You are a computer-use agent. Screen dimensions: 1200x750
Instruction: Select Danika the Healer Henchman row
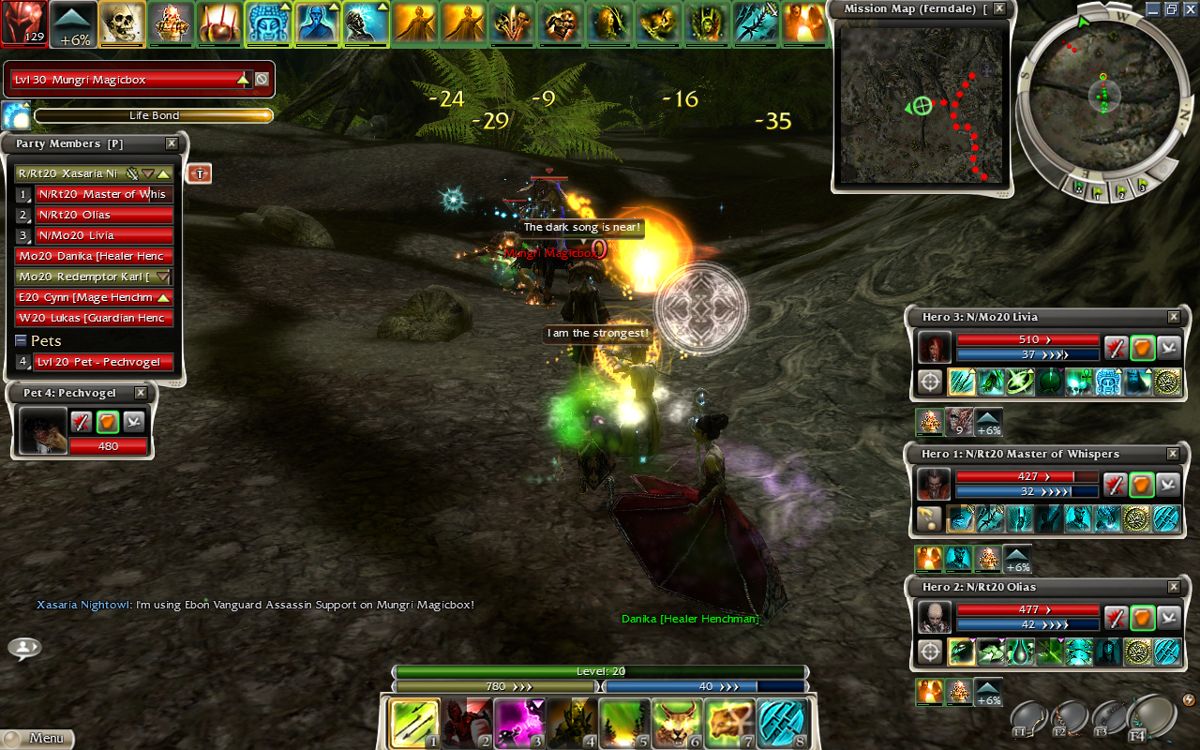(x=95, y=256)
